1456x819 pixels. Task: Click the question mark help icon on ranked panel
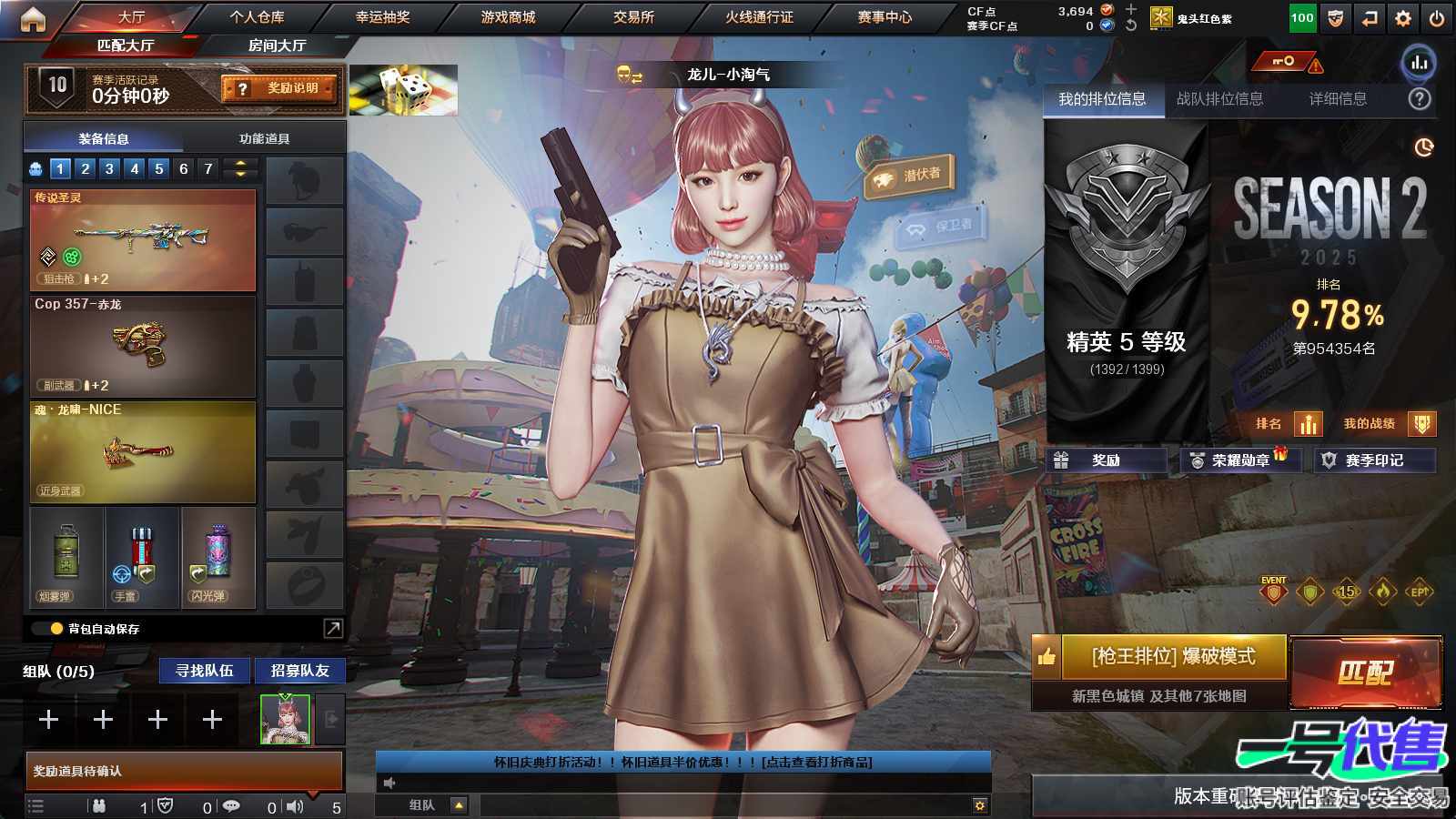(1418, 100)
